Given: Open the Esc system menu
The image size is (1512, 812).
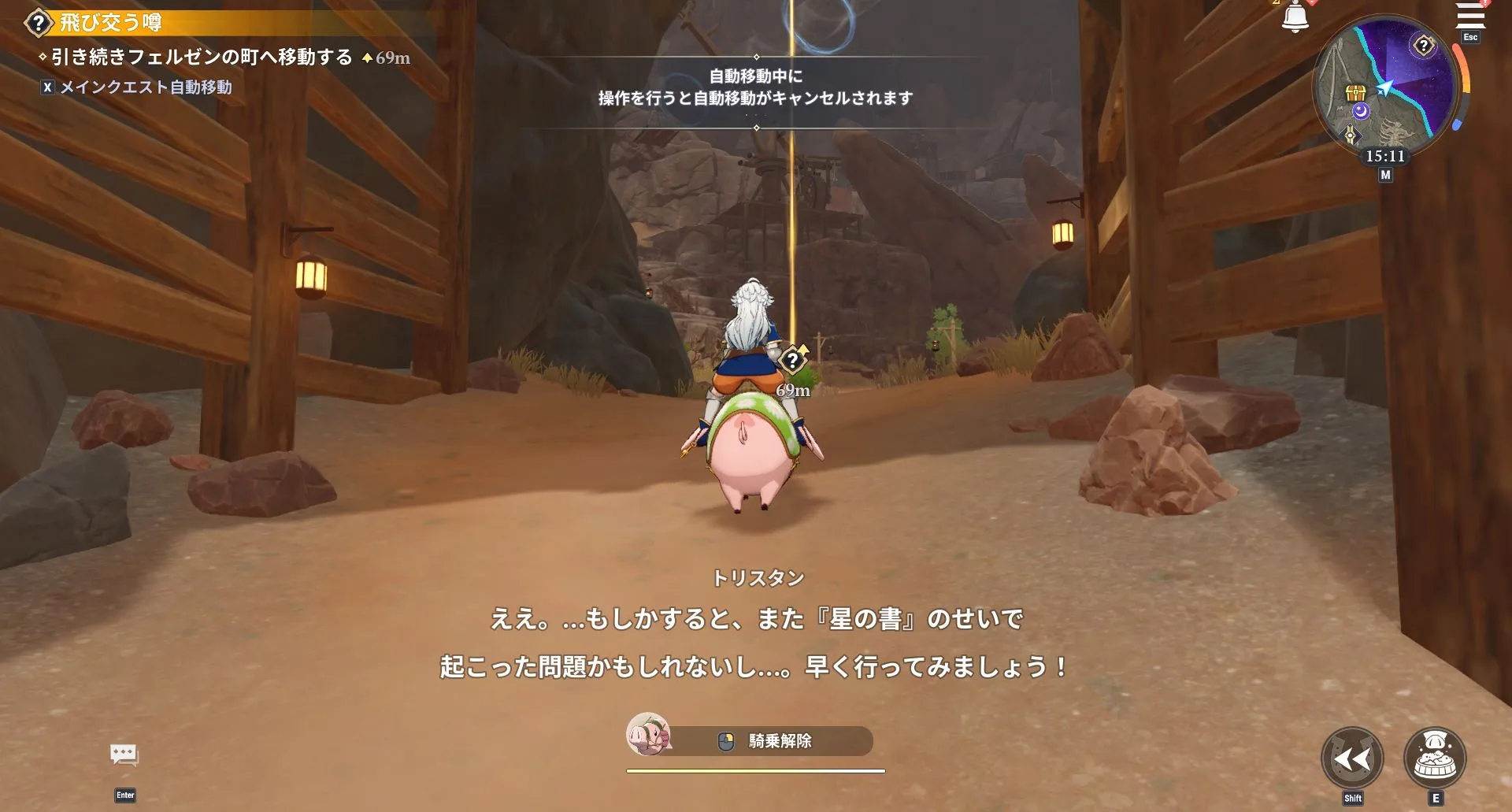Looking at the screenshot, I should 1470,37.
